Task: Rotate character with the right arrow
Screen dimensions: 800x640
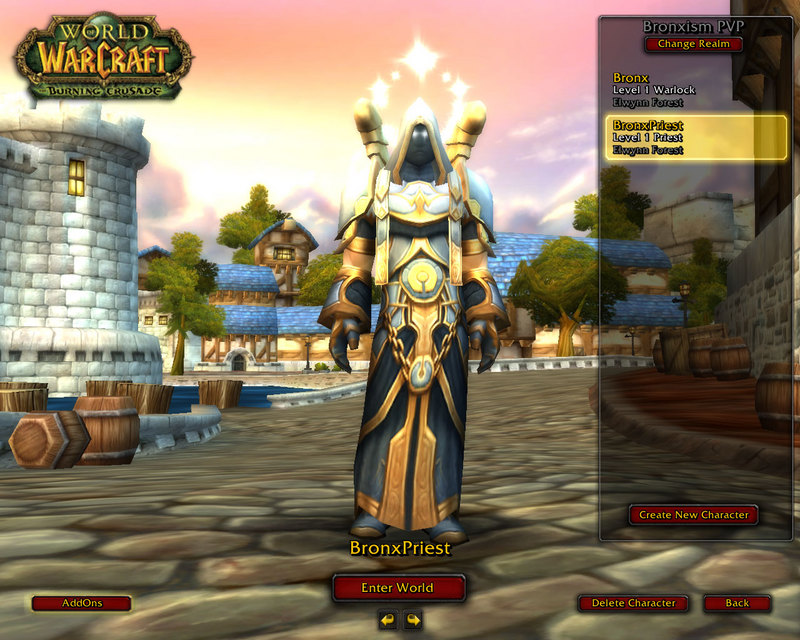Action: pyautogui.click(x=412, y=620)
